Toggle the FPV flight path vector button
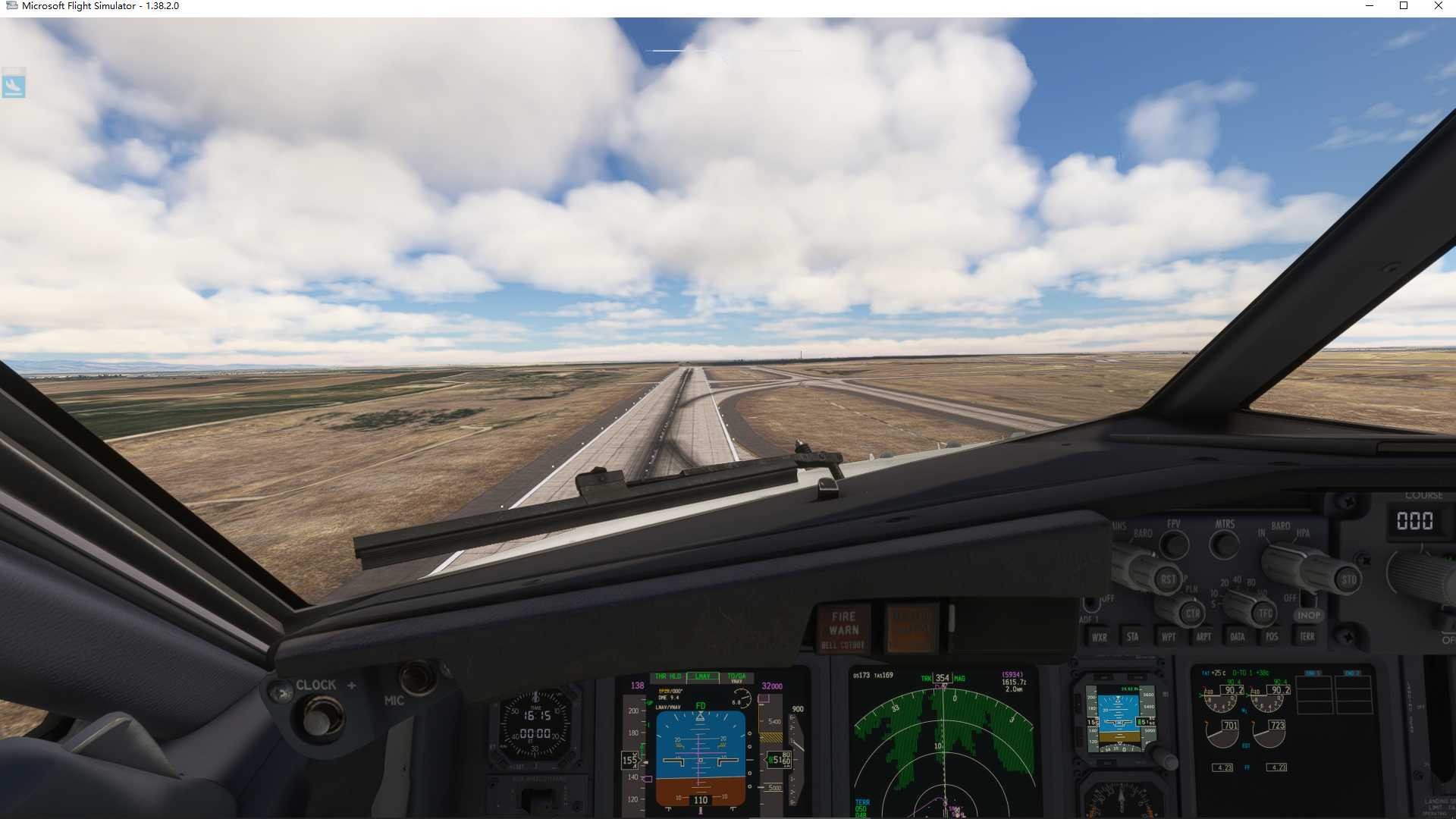1456x819 pixels. tap(1174, 543)
